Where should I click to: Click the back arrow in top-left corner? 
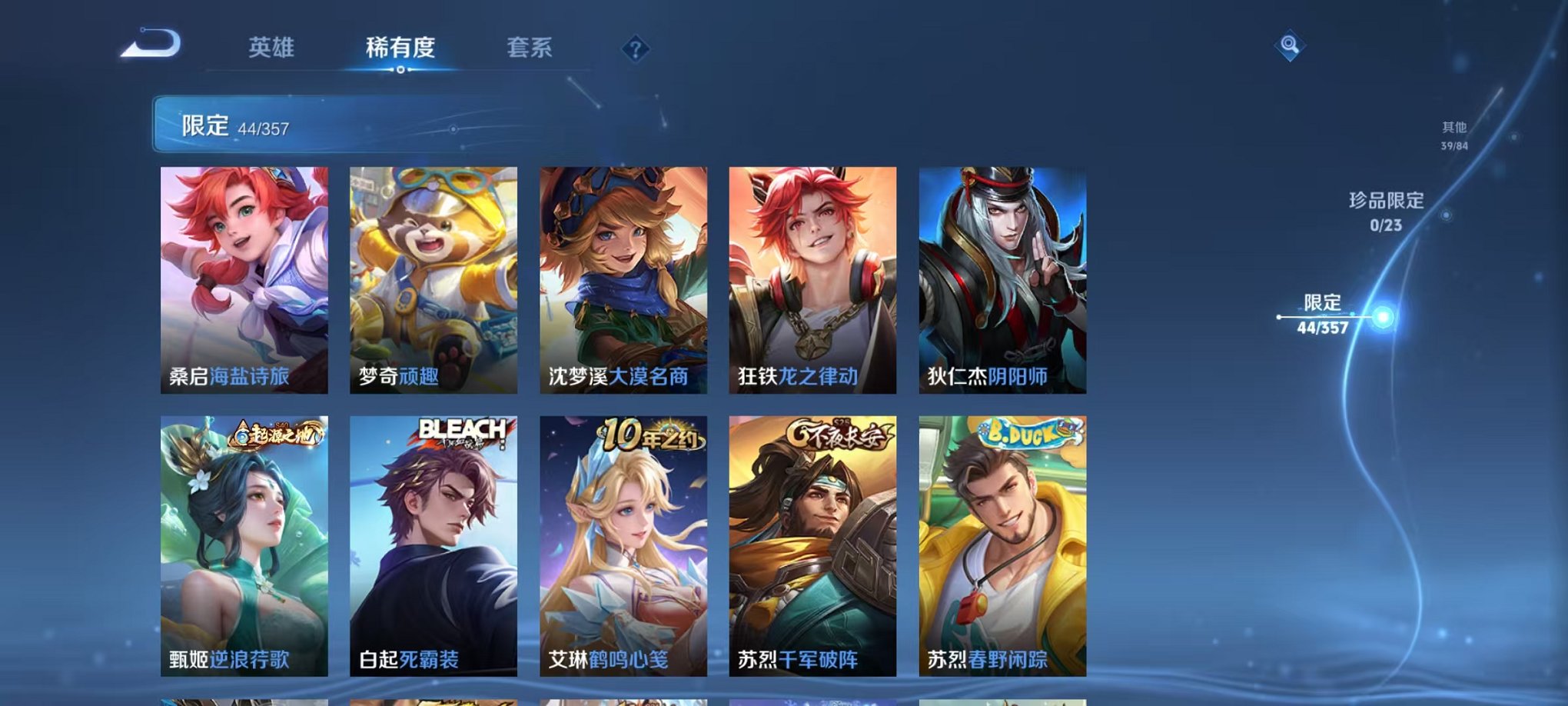[x=151, y=45]
